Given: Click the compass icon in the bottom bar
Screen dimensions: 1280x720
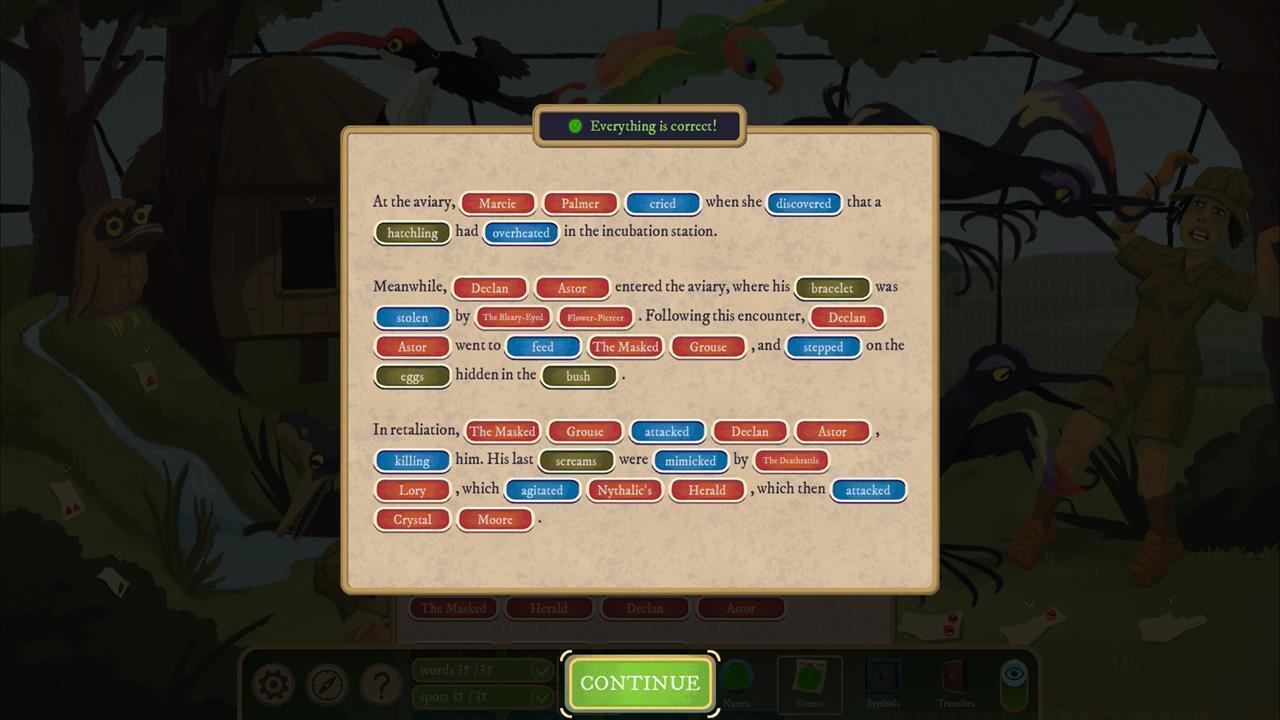Looking at the screenshot, I should point(326,684).
